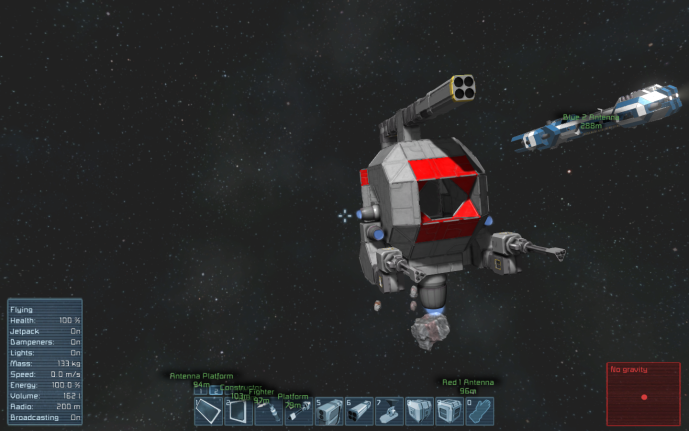
Task: Select the four-barrel rocket launcher in slot 6
Action: coord(359,411)
